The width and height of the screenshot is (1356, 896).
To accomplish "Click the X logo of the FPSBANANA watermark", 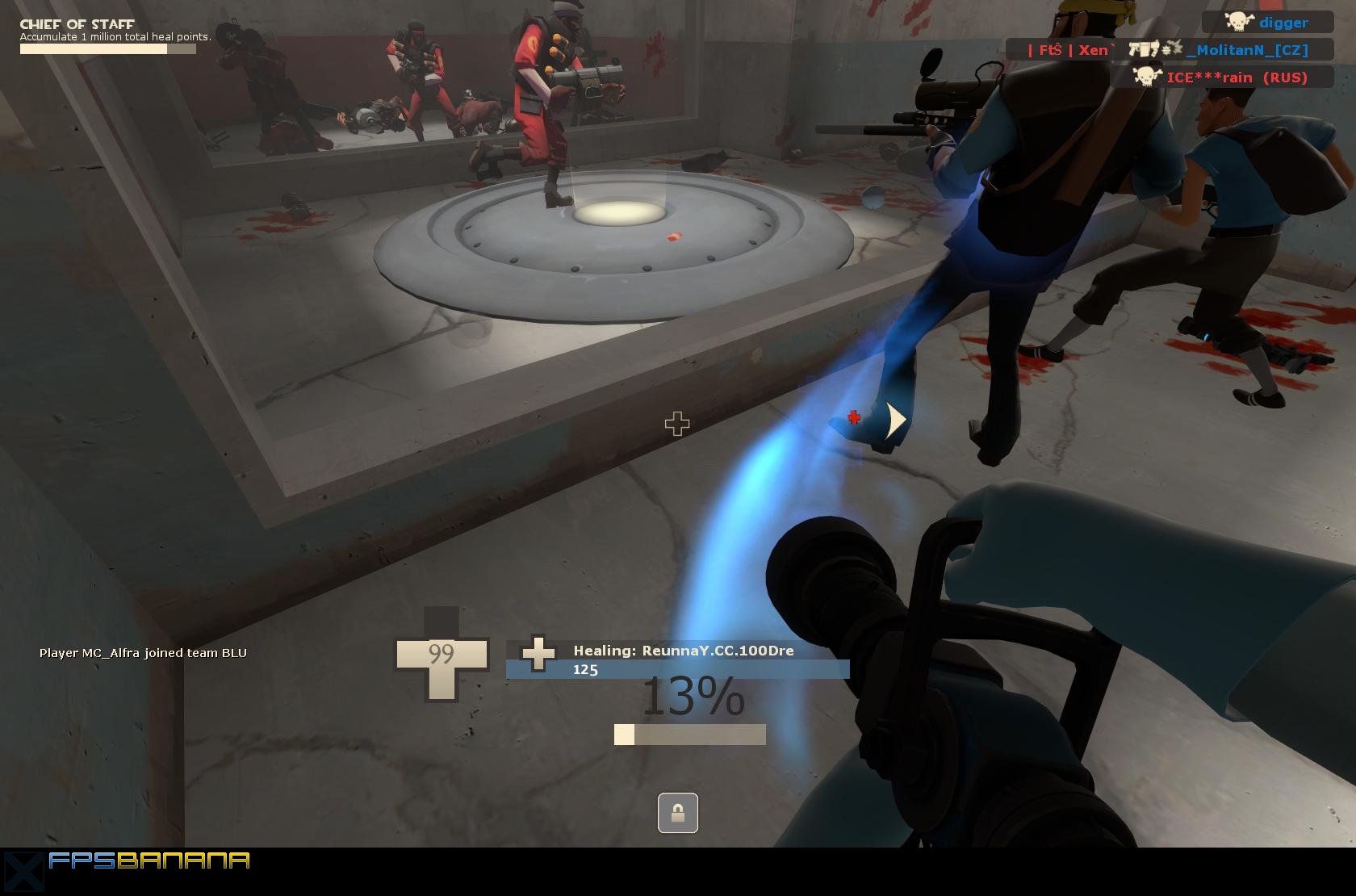I will point(24,873).
